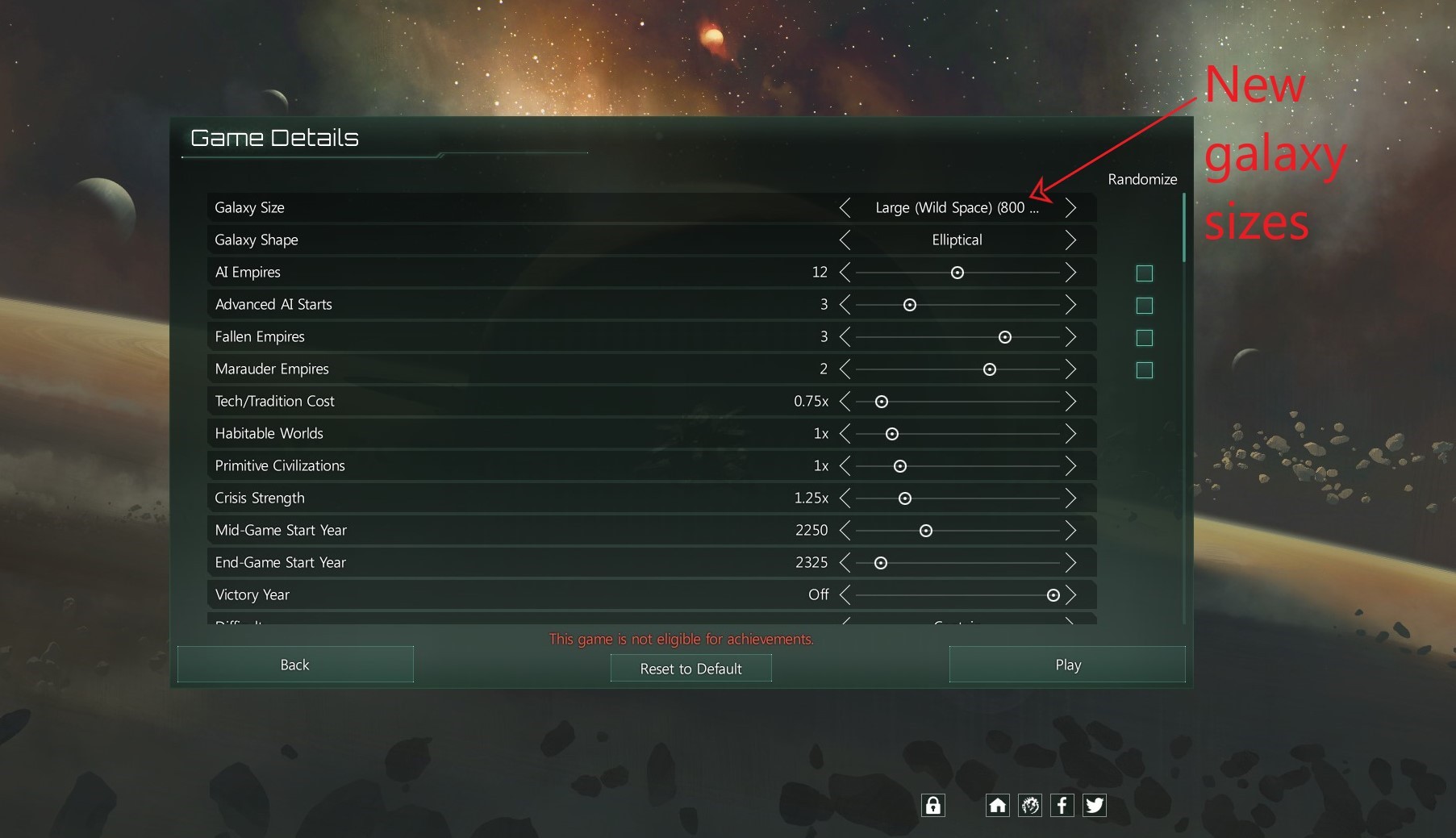This screenshot has height=838, width=1456.
Task: Tick Randomize checkbox for Advanced AI Starts
Action: 1144,306
